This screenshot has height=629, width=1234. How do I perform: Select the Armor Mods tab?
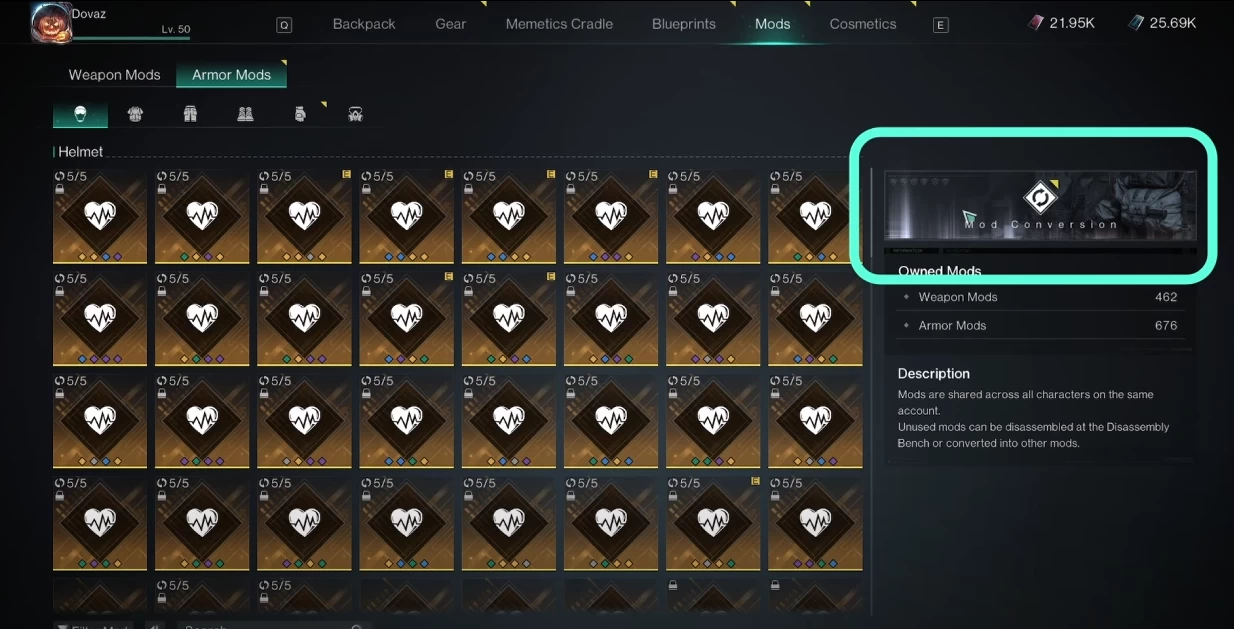[x=231, y=75]
